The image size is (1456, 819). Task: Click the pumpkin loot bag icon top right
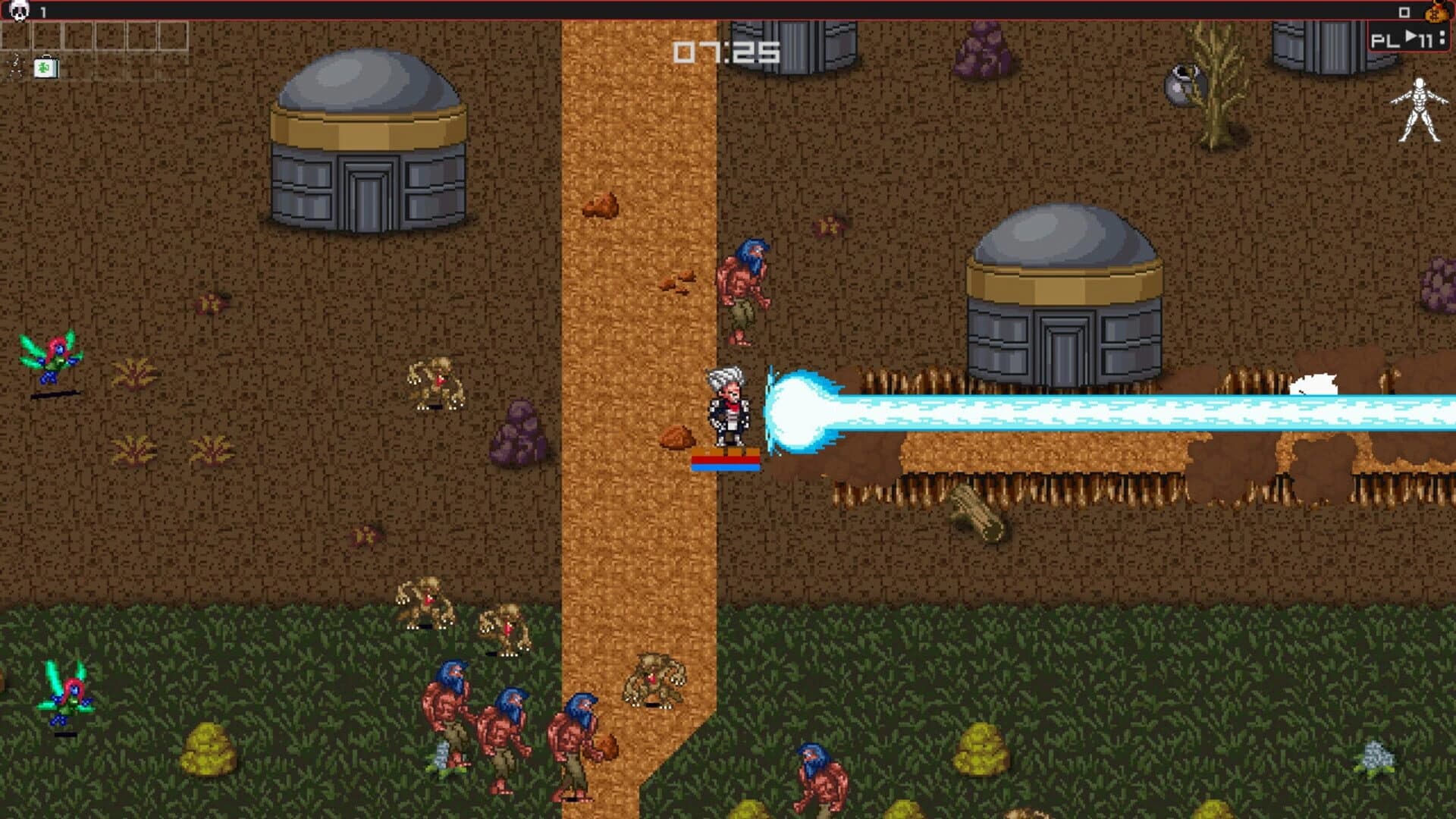(x=1437, y=15)
